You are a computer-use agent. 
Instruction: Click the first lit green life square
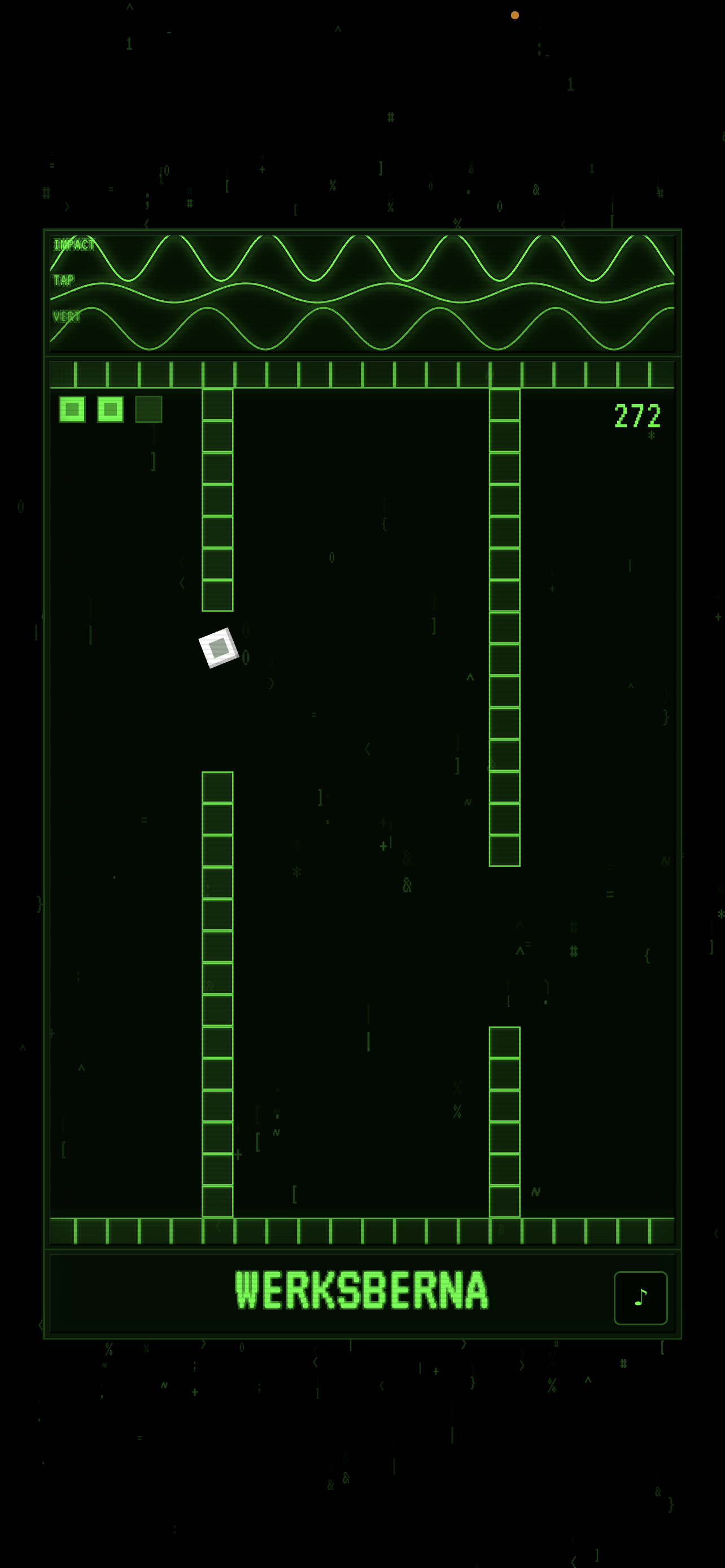[x=72, y=410]
